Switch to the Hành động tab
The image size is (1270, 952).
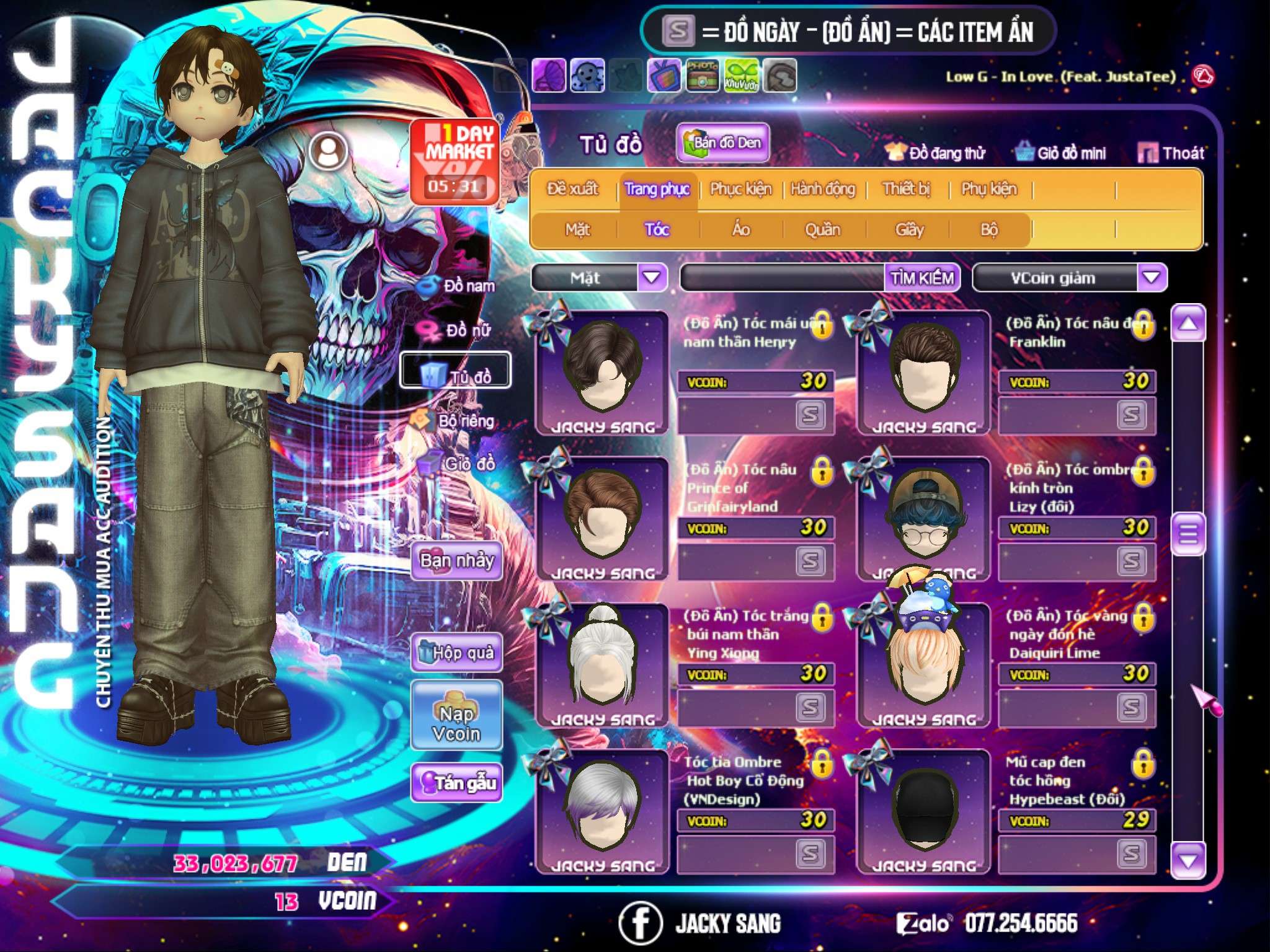[x=823, y=189]
